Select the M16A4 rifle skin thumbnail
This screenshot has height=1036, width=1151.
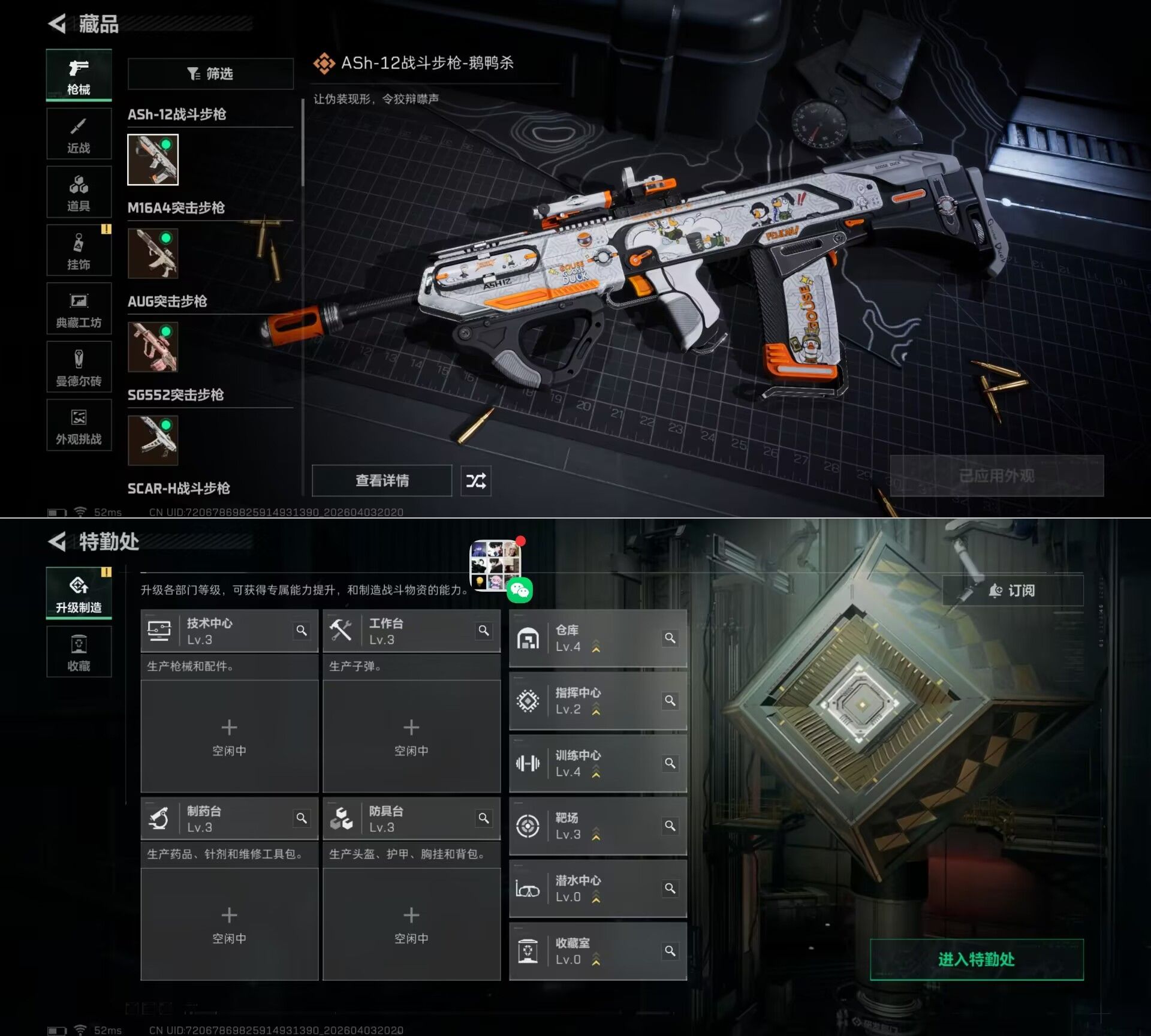click(153, 253)
